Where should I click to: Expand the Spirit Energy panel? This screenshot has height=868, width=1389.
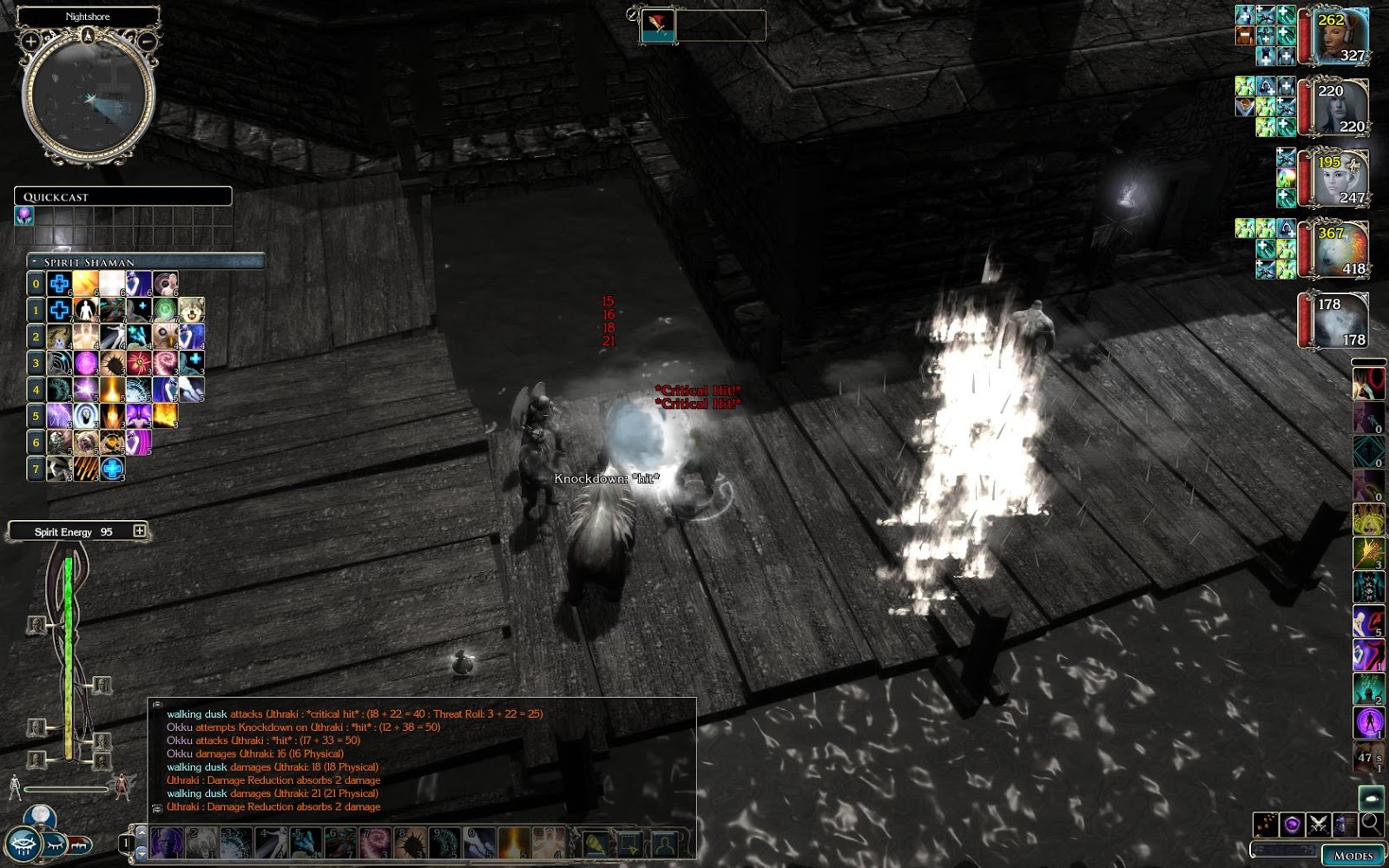139,530
